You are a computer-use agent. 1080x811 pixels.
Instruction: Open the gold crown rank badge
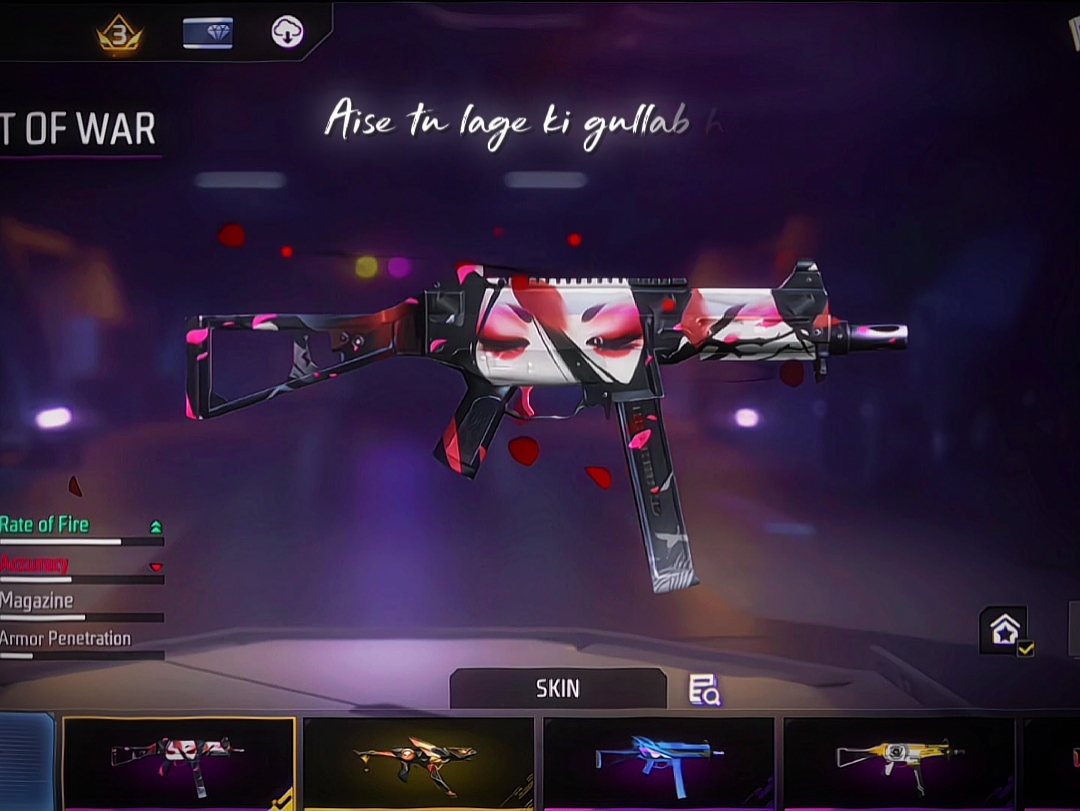[120, 34]
